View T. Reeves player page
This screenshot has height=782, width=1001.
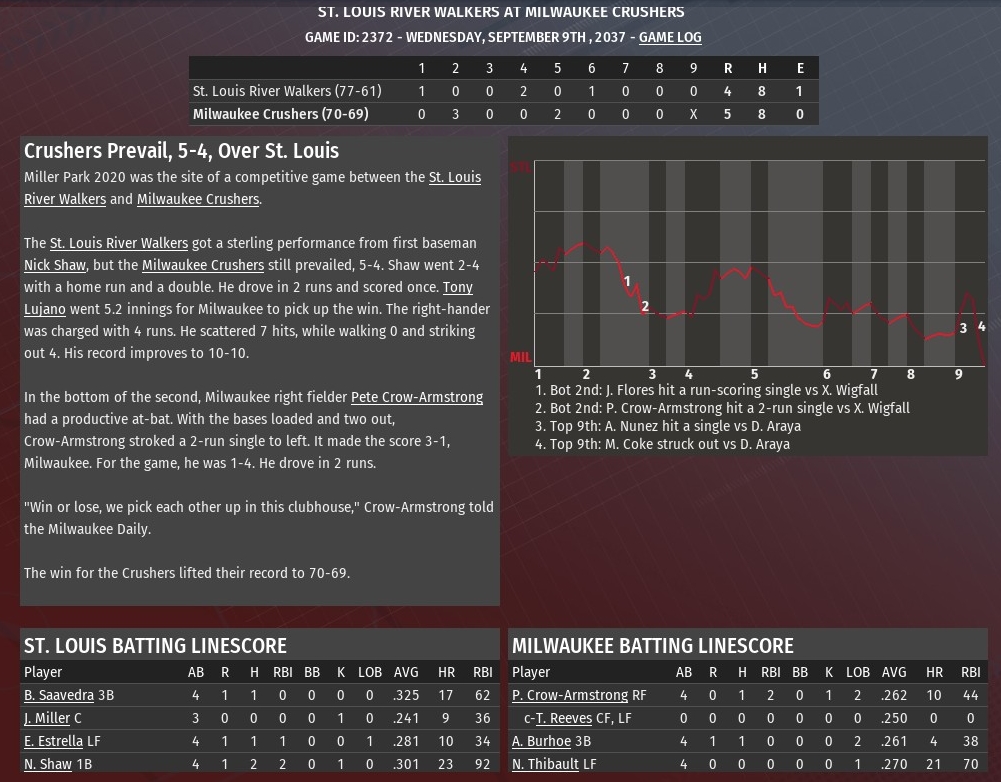click(564, 718)
